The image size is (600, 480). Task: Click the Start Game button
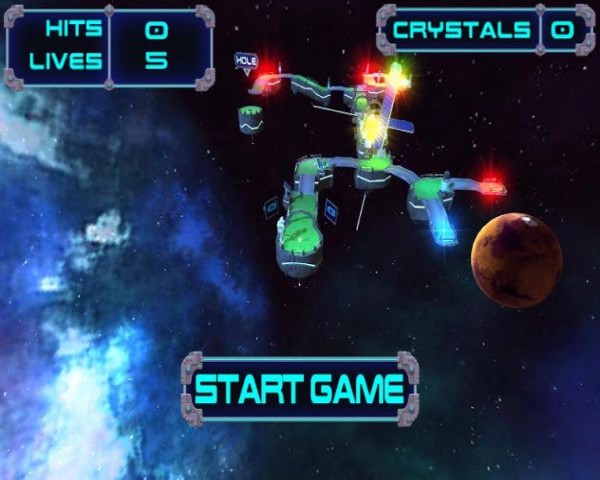[299, 388]
